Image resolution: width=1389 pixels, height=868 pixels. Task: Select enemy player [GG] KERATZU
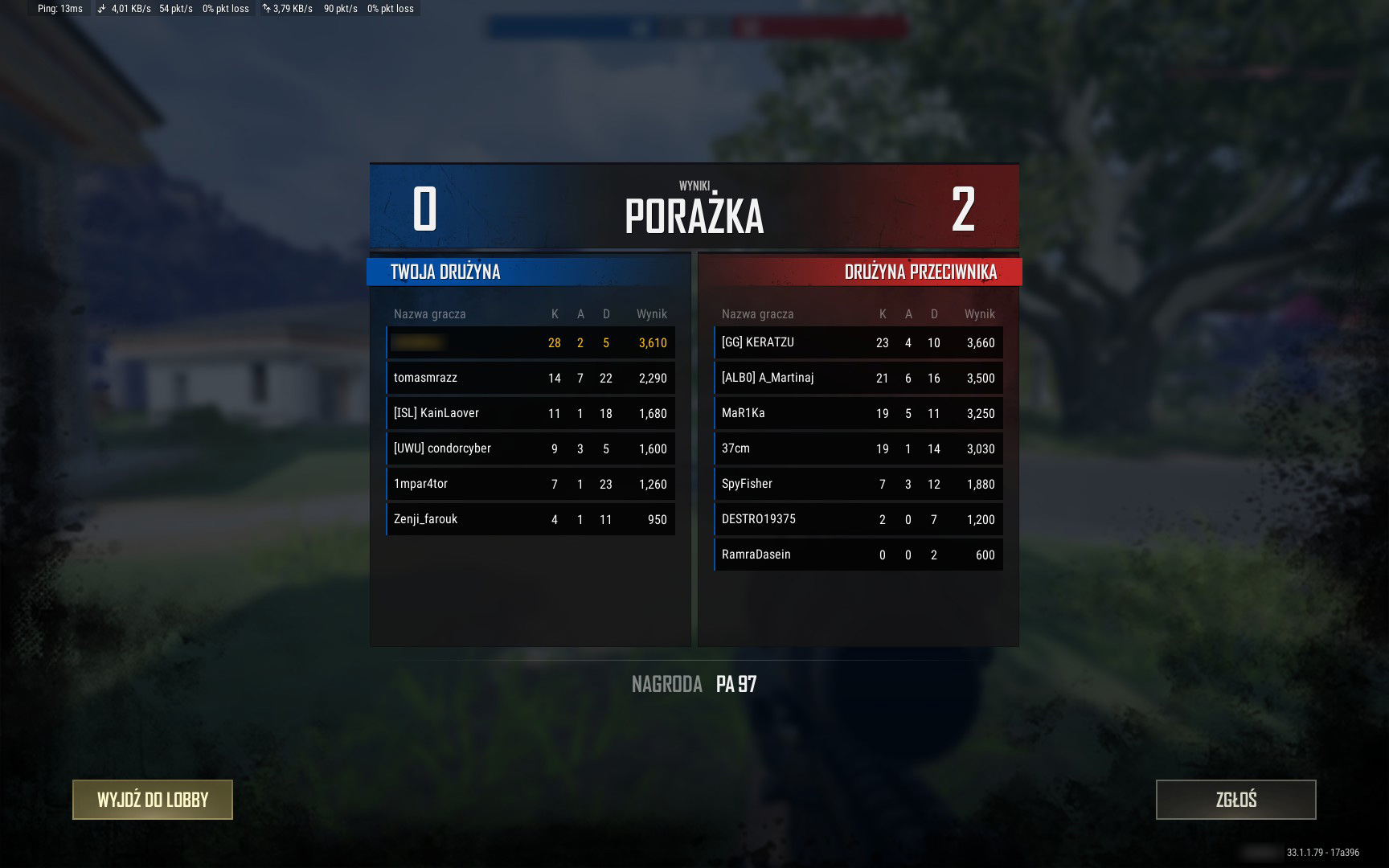[x=858, y=342]
